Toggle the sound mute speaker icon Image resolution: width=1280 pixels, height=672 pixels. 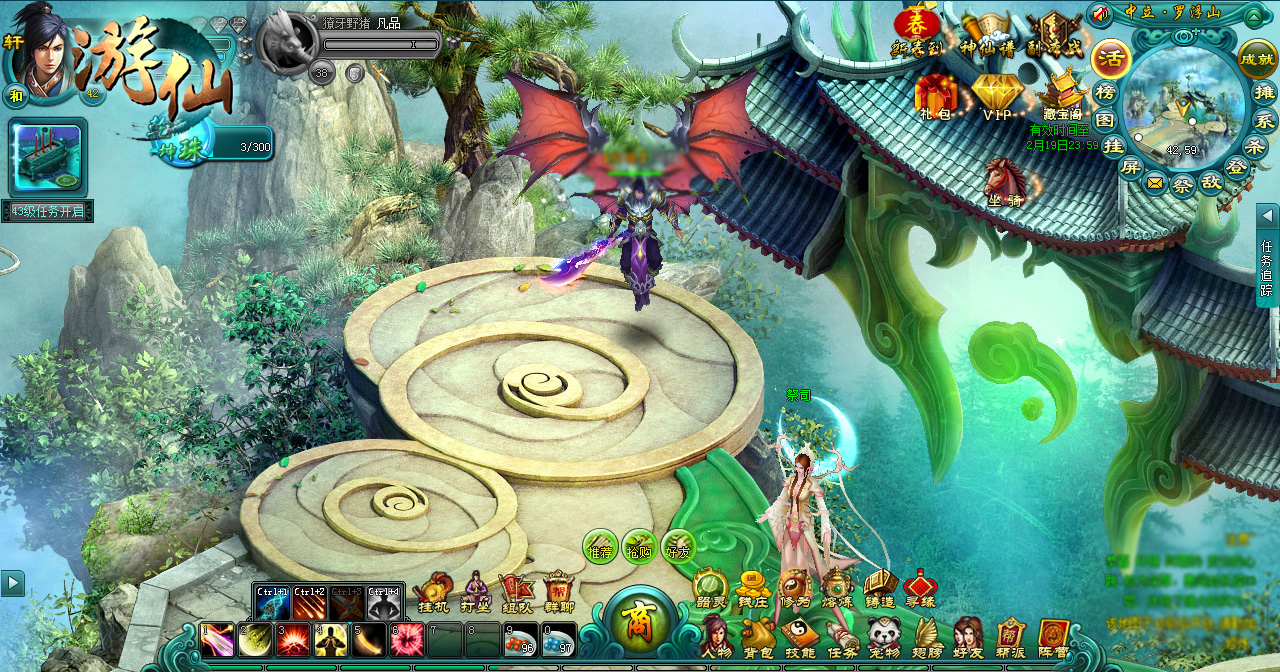point(1102,14)
